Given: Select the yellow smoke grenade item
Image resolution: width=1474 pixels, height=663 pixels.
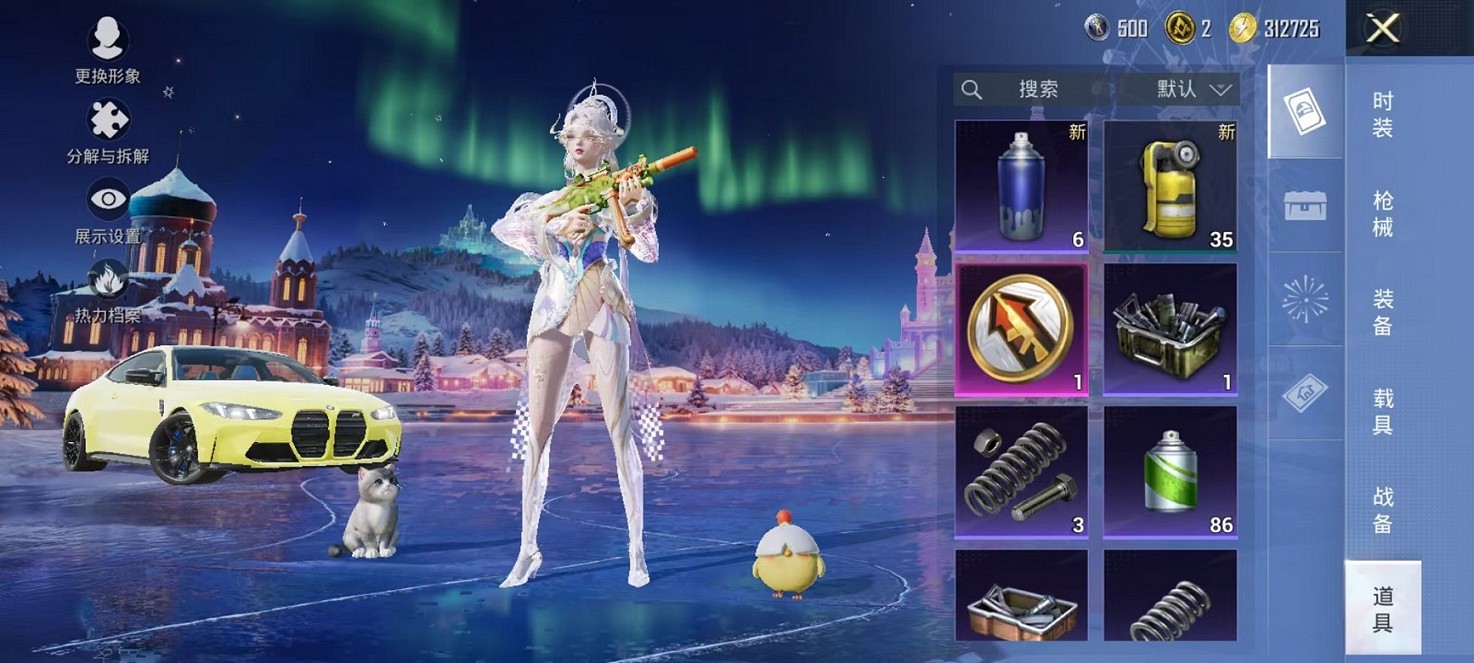Looking at the screenshot, I should click(x=1170, y=185).
